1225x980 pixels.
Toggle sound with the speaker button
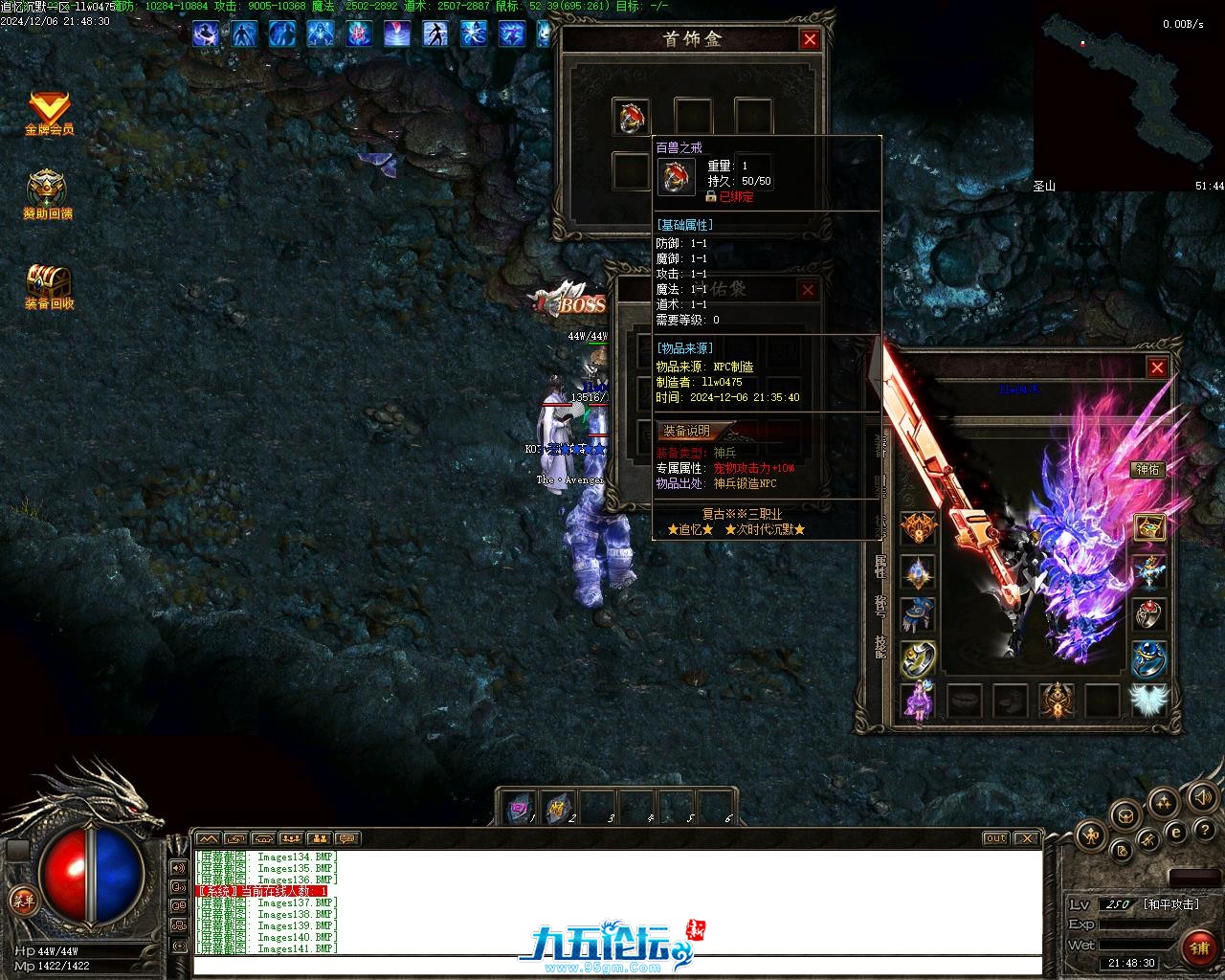point(1201,796)
